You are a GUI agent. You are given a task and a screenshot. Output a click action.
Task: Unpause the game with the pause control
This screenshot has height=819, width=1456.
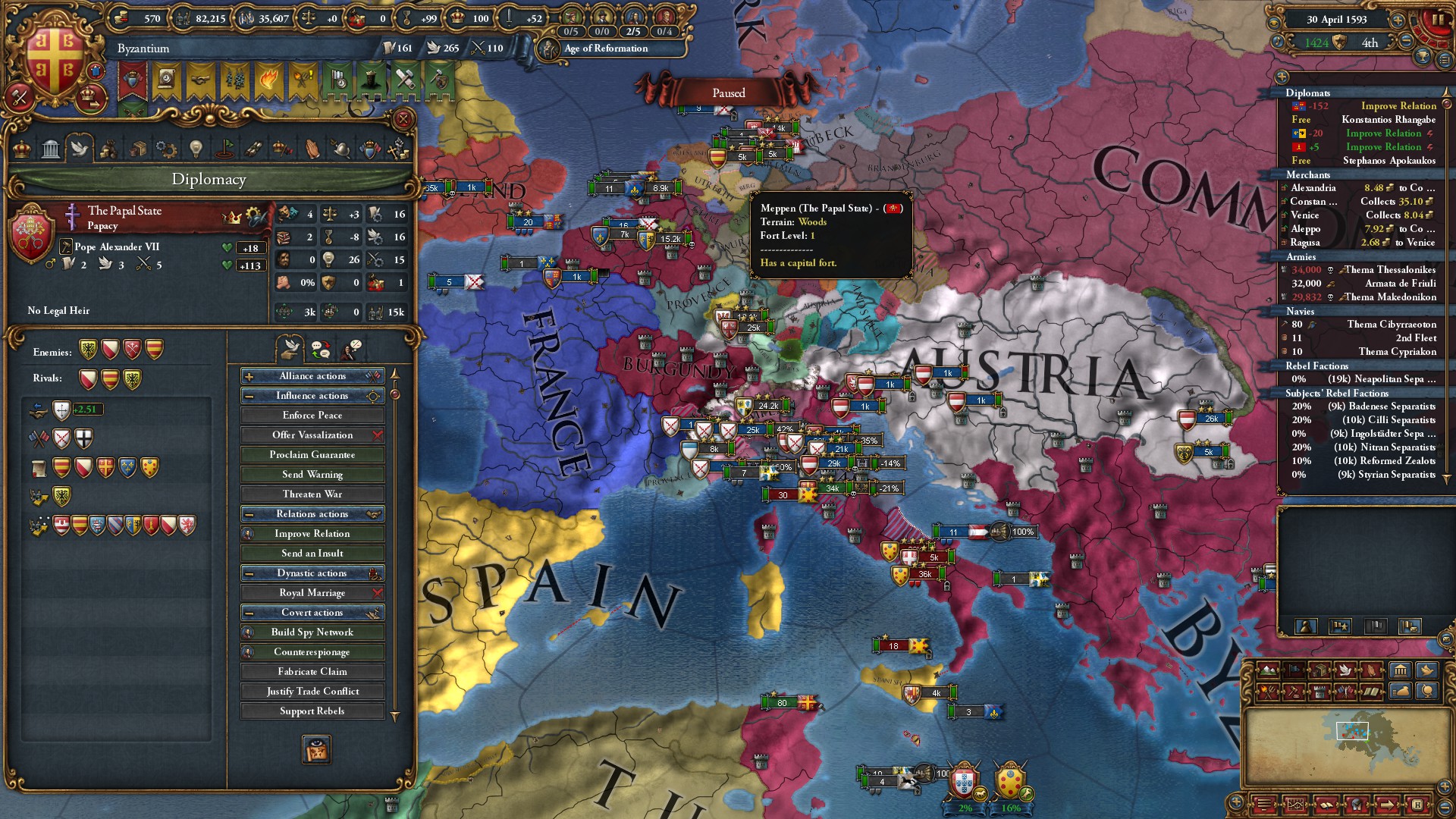[1438, 18]
